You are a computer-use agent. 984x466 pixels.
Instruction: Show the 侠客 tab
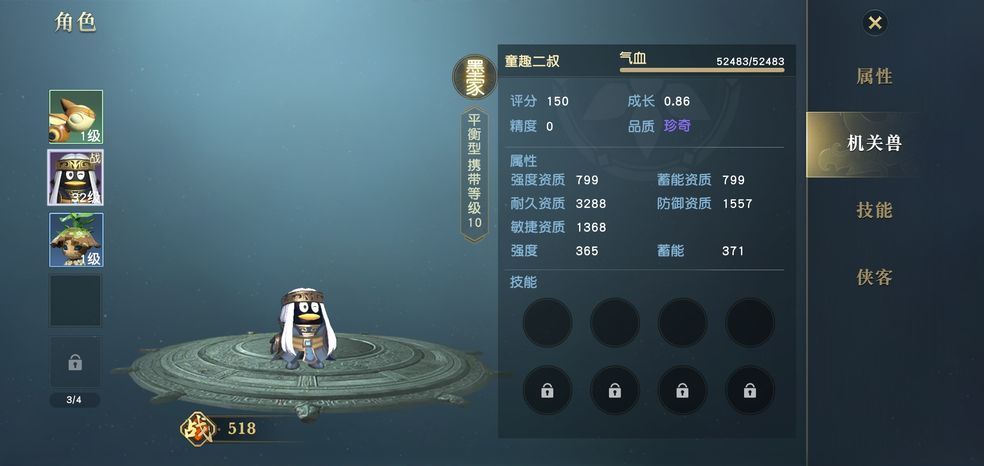point(874,277)
